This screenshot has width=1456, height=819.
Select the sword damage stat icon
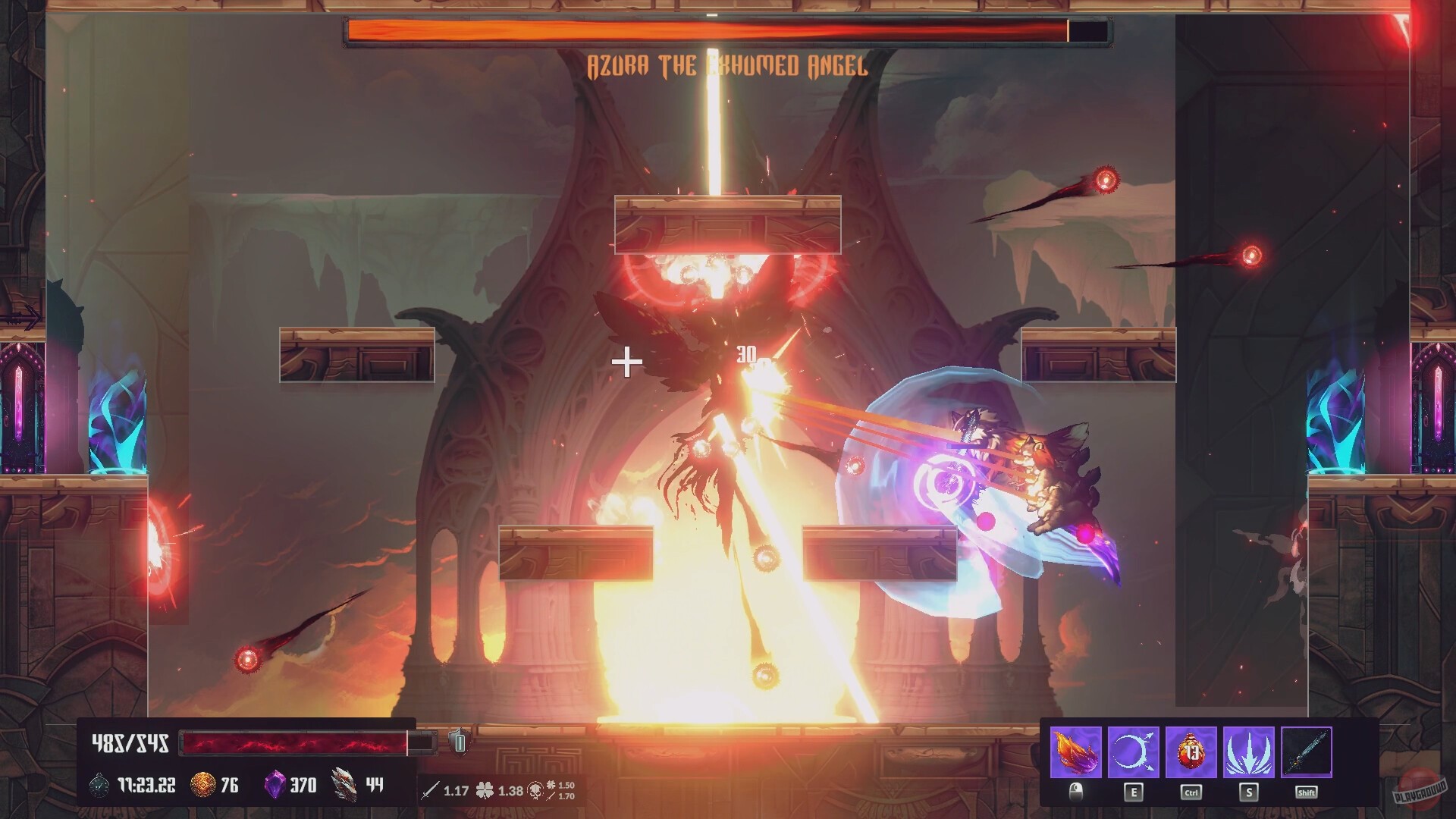coord(431,789)
